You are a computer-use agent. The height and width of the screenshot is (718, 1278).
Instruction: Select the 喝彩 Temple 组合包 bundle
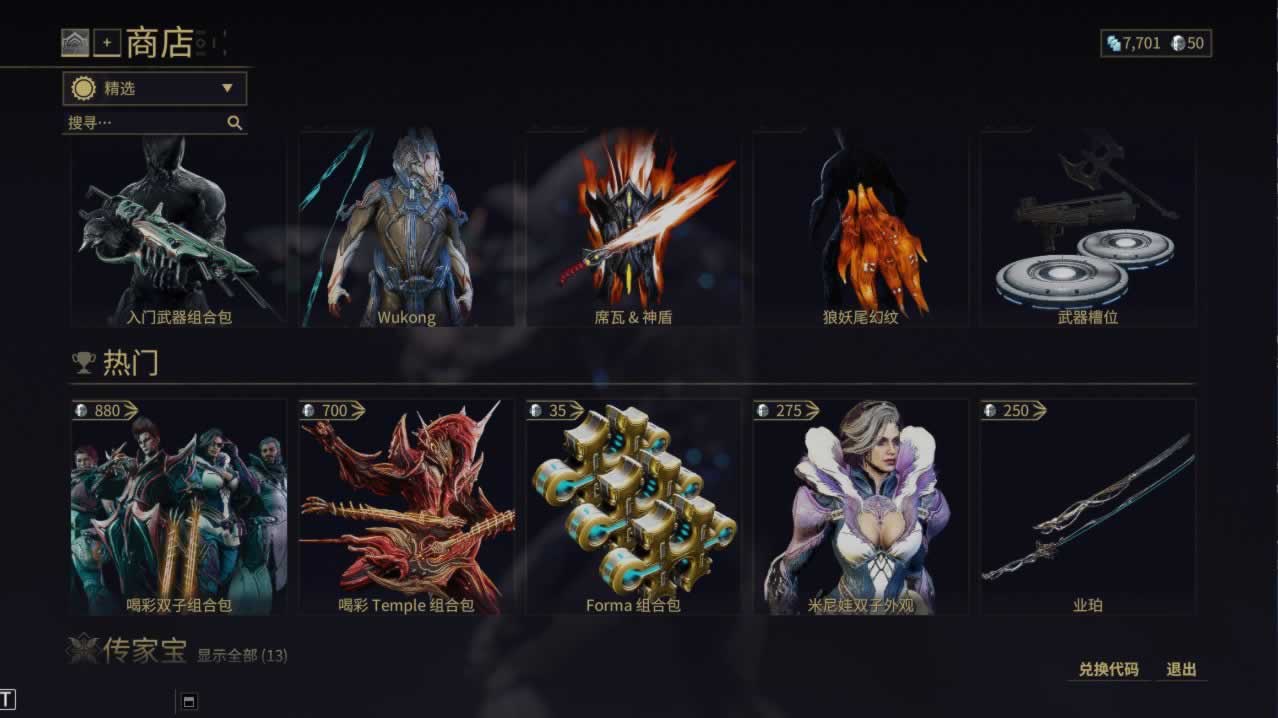click(406, 508)
